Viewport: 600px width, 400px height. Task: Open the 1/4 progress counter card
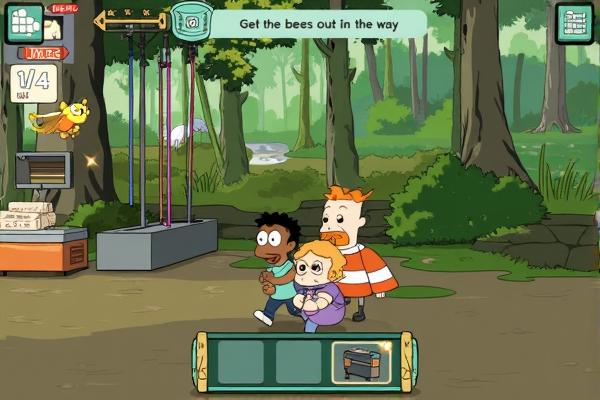33,83
